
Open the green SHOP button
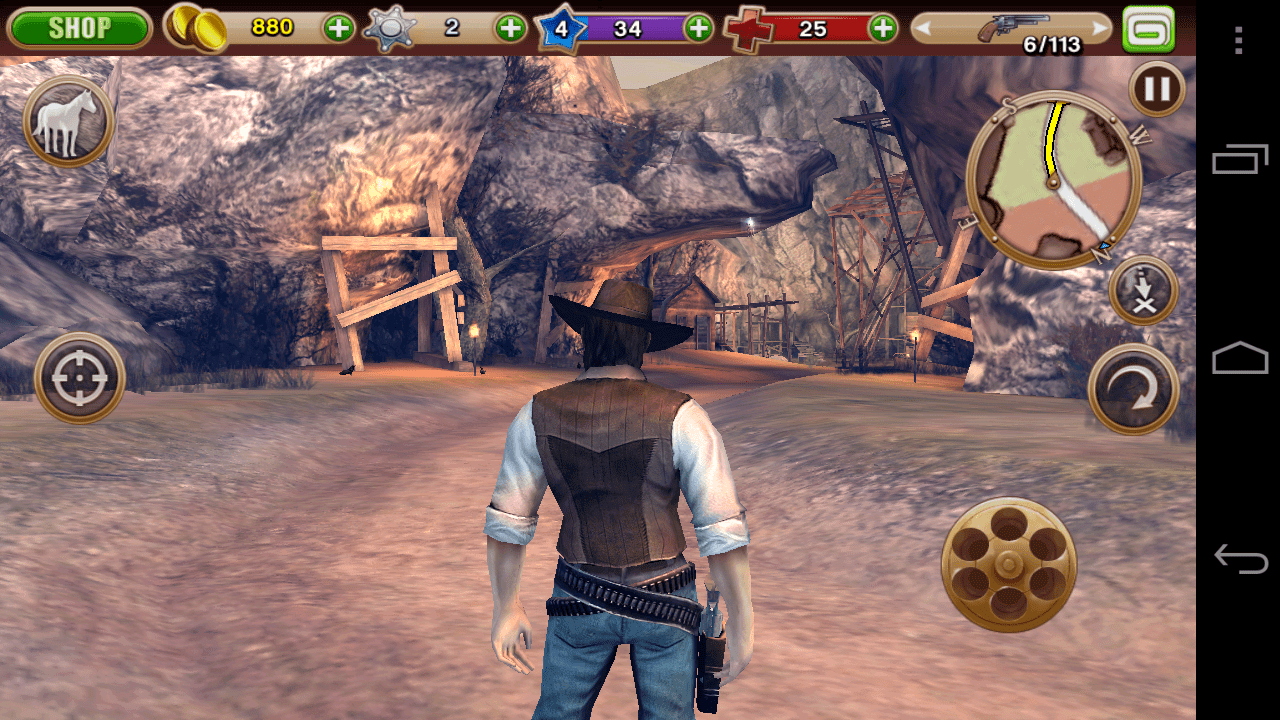(79, 28)
